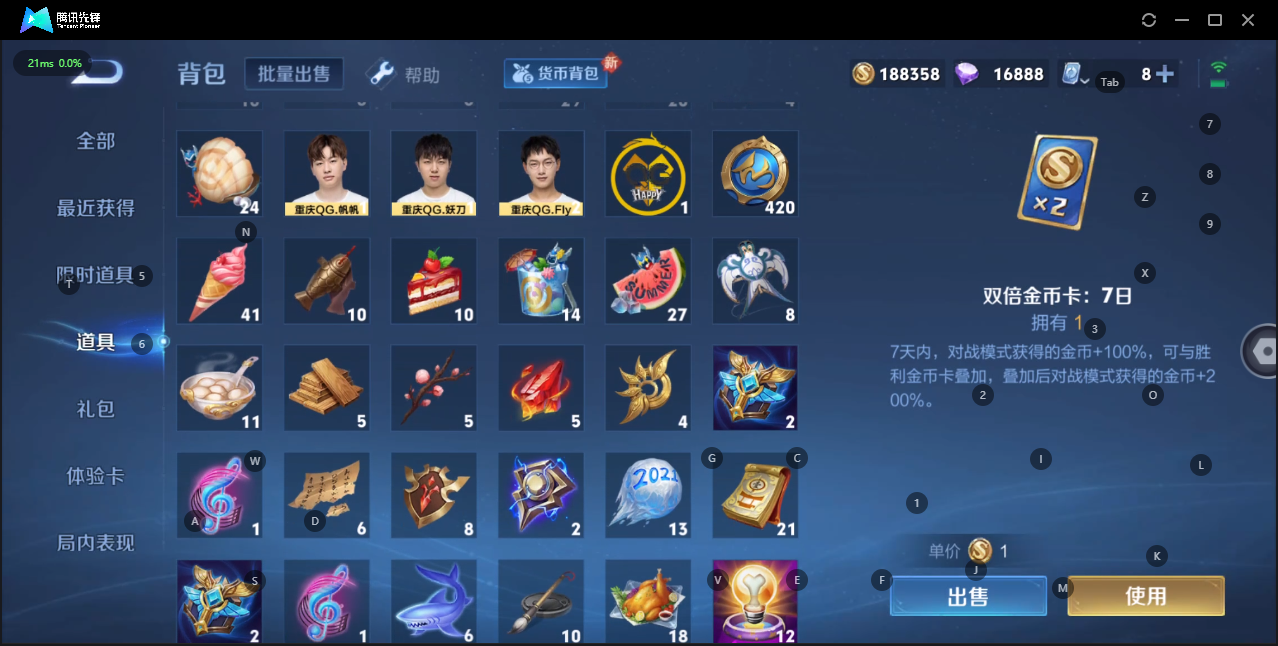This screenshot has width=1278, height=646.
Task: Switch to the 局内表现 tab
Action: point(96,543)
